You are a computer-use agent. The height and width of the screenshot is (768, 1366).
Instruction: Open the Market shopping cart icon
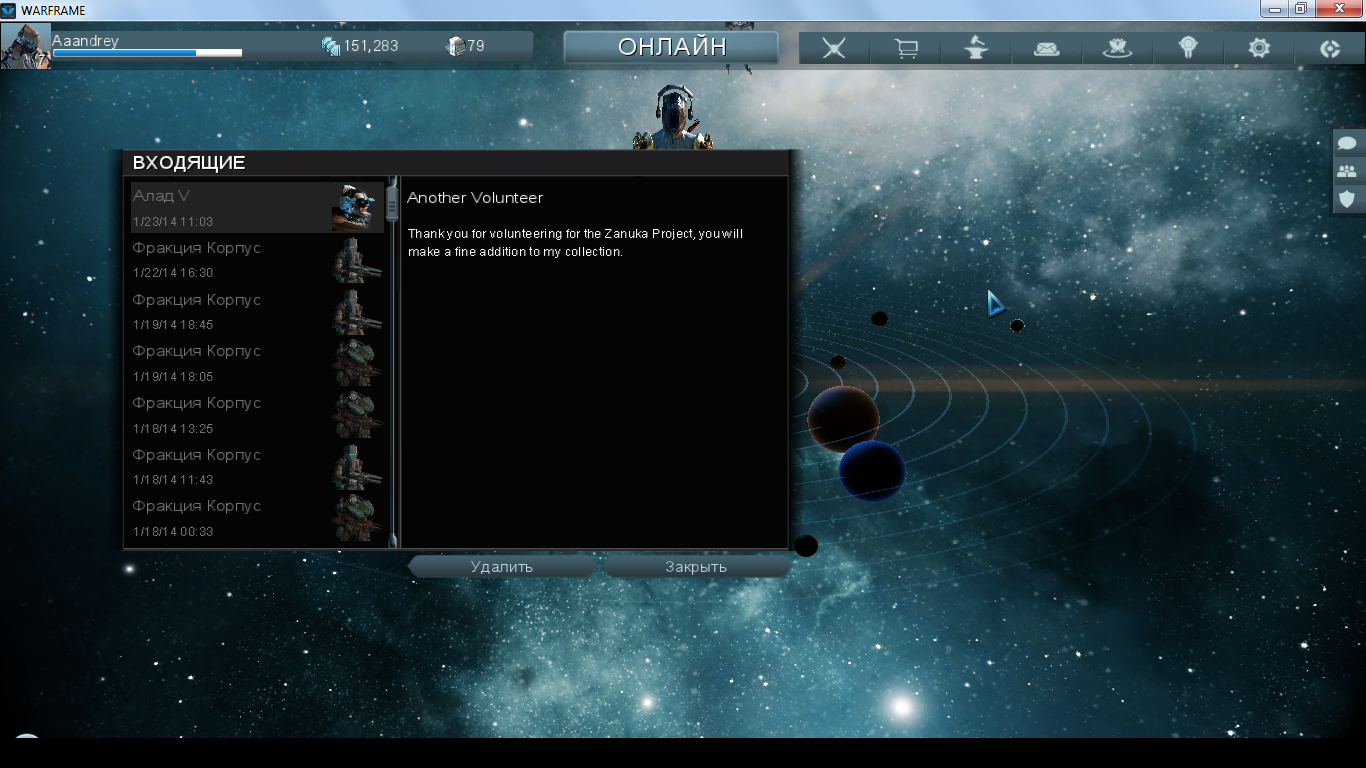click(906, 48)
